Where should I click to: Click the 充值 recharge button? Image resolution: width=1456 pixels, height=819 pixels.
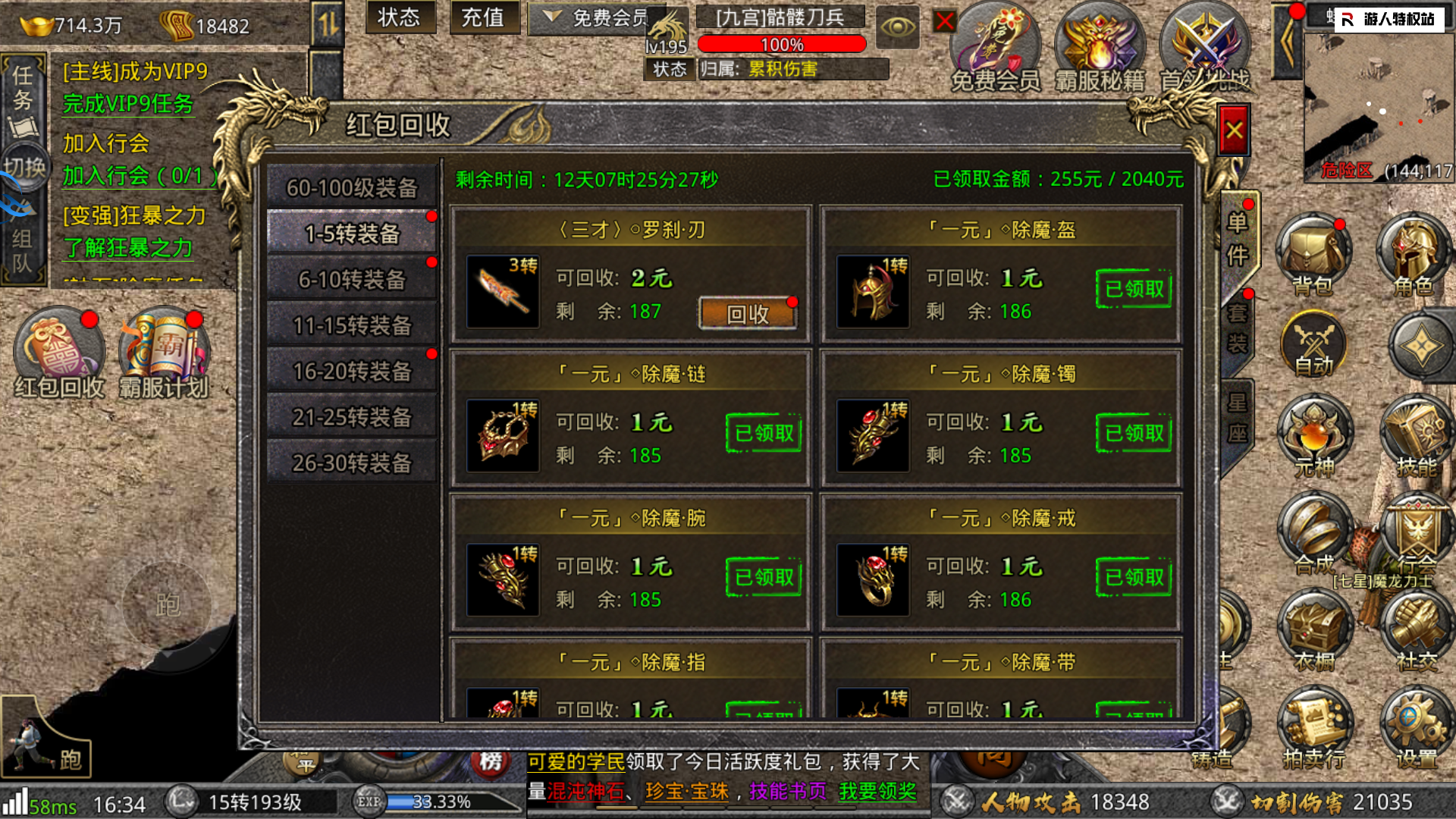[x=483, y=17]
